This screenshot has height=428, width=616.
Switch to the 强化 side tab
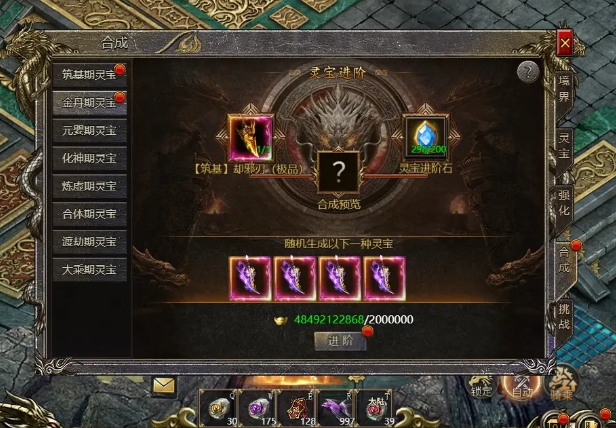tap(565, 203)
